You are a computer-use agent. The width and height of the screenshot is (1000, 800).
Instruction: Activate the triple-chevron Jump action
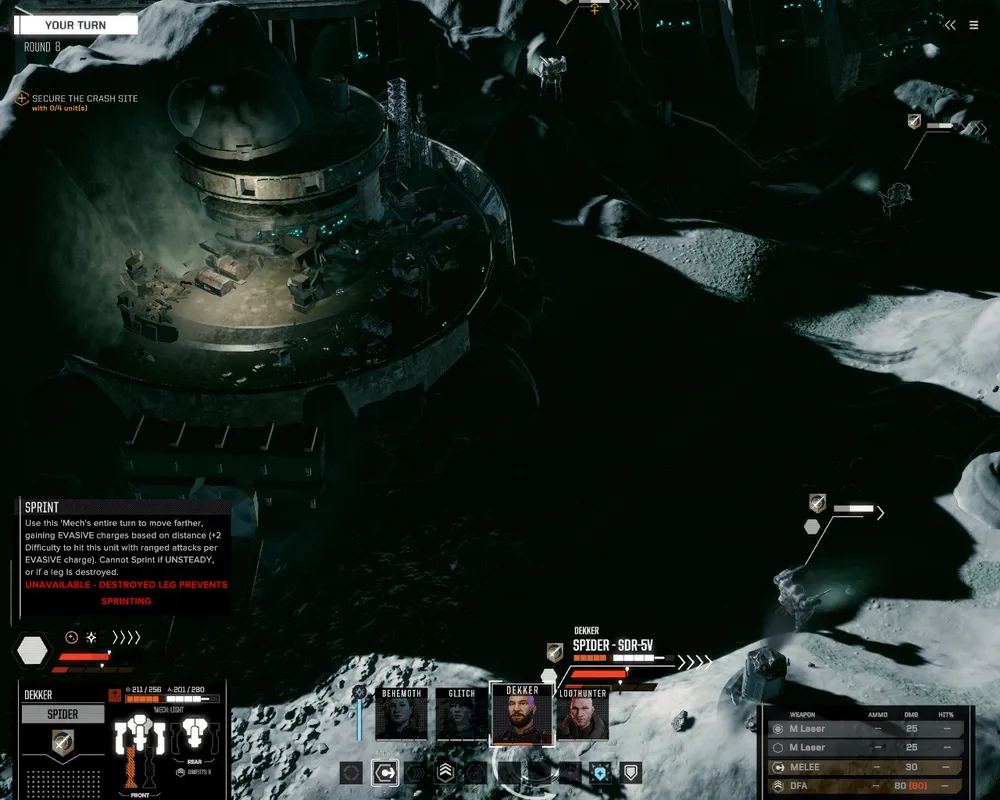click(445, 772)
